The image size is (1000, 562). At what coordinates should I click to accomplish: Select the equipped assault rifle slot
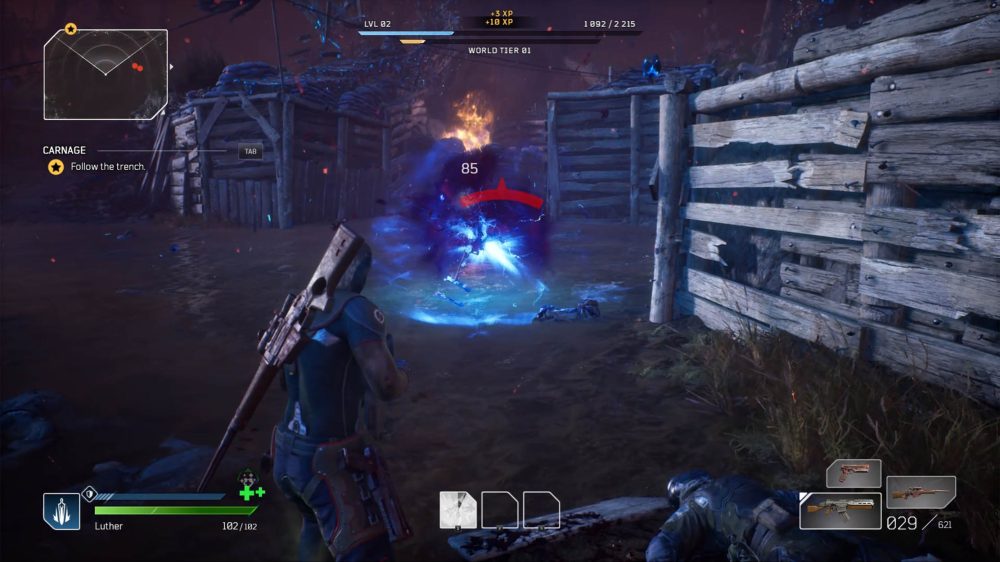click(x=839, y=510)
